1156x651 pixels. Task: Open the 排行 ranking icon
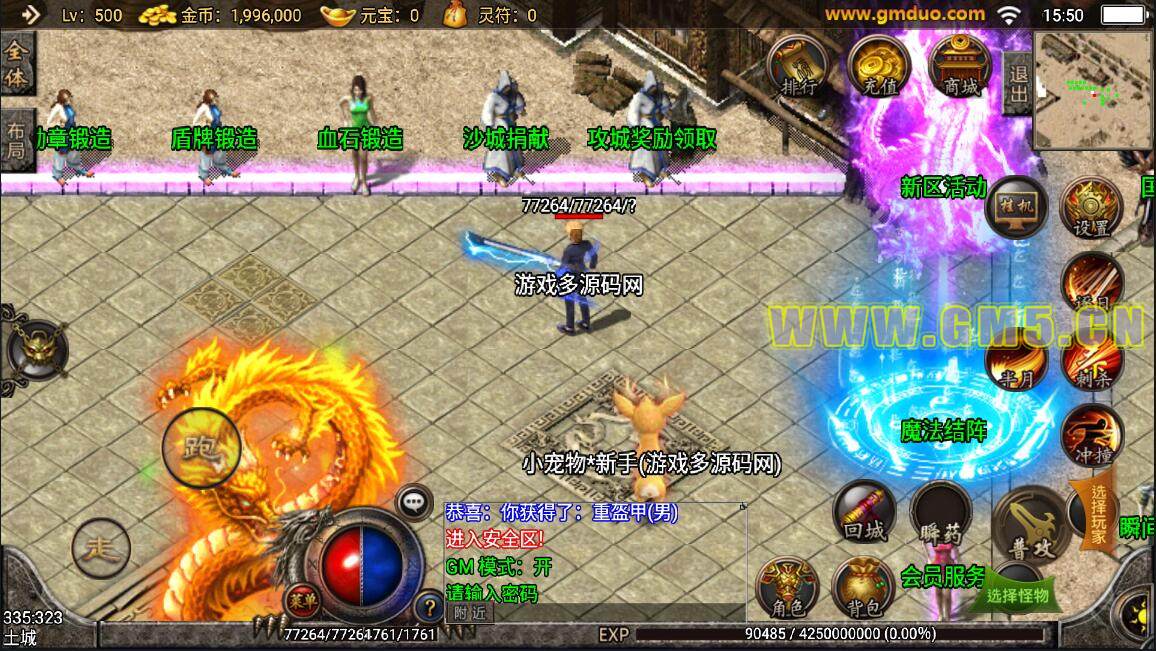click(x=800, y=68)
